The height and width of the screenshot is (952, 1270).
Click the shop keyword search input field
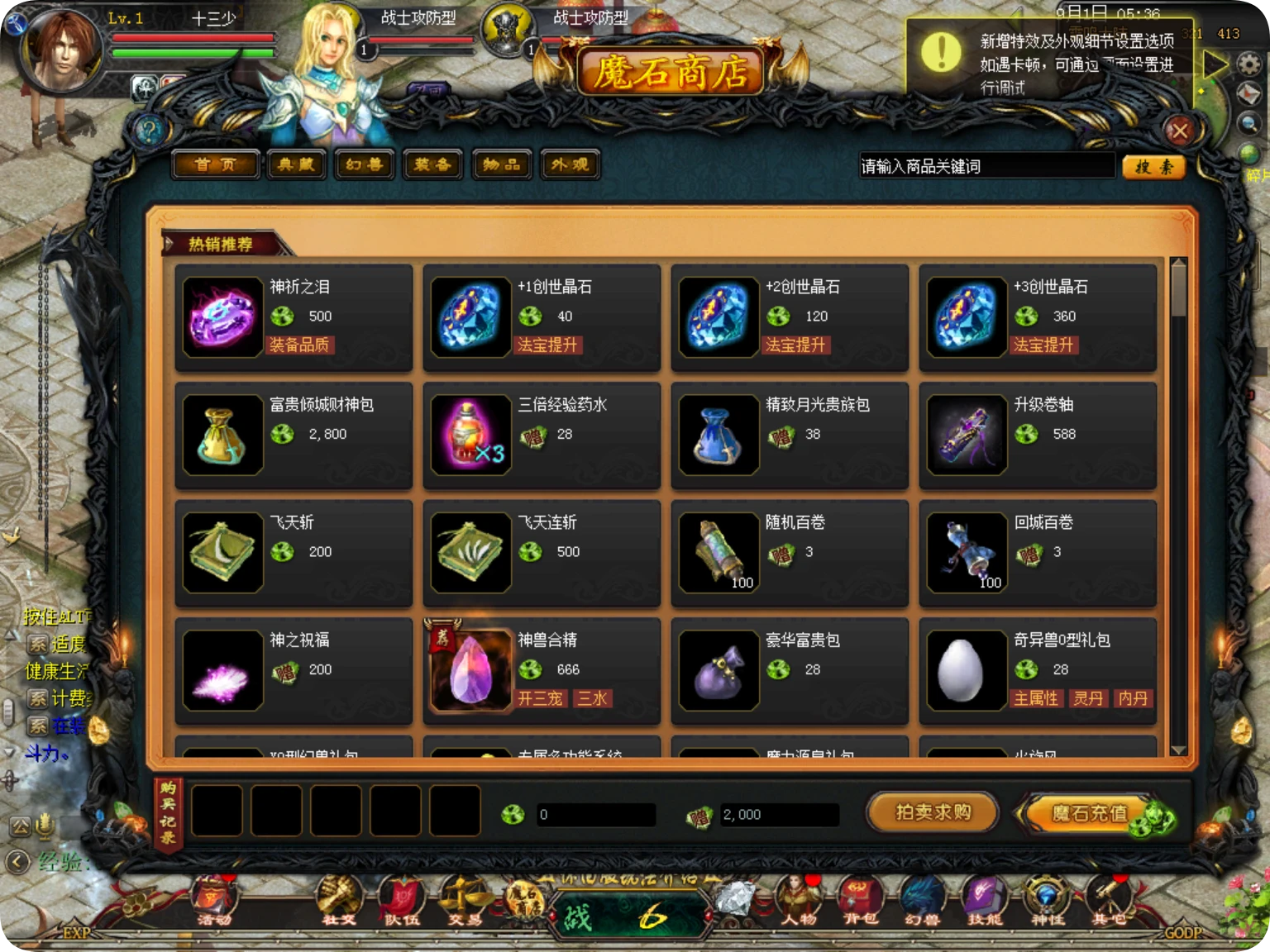(984, 165)
